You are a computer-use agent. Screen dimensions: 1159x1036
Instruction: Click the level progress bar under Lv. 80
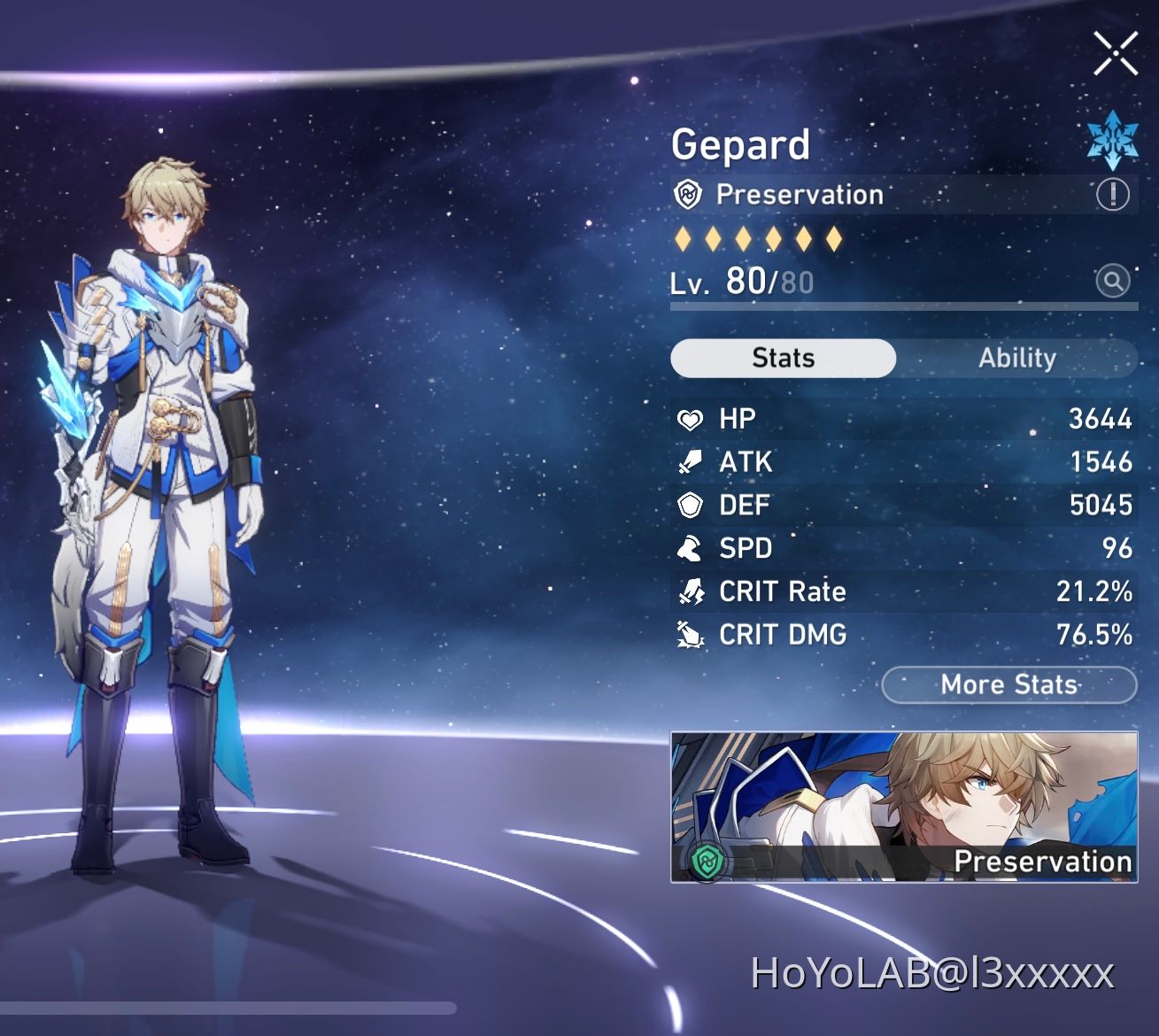coord(901,305)
